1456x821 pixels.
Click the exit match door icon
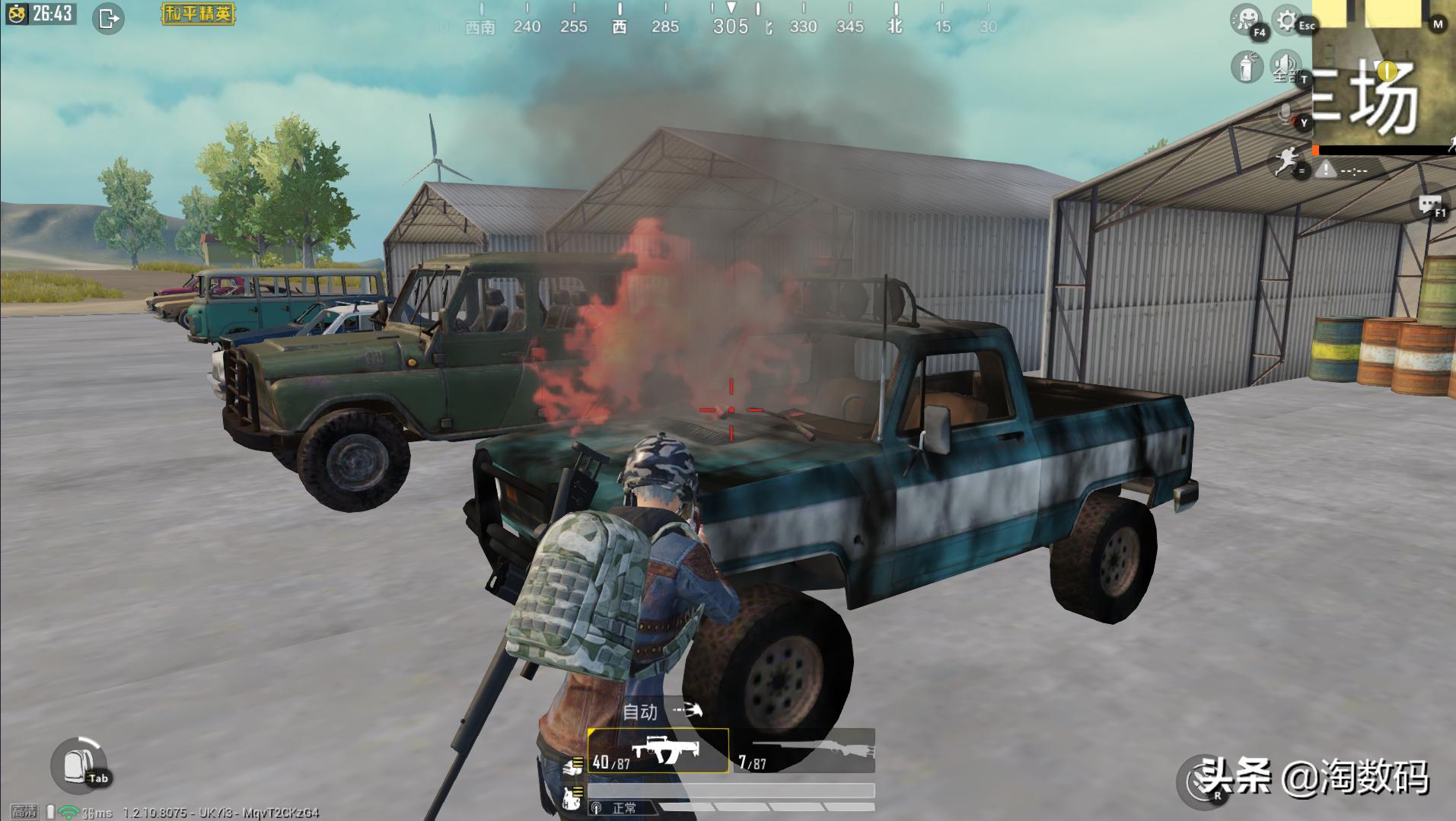(109, 18)
